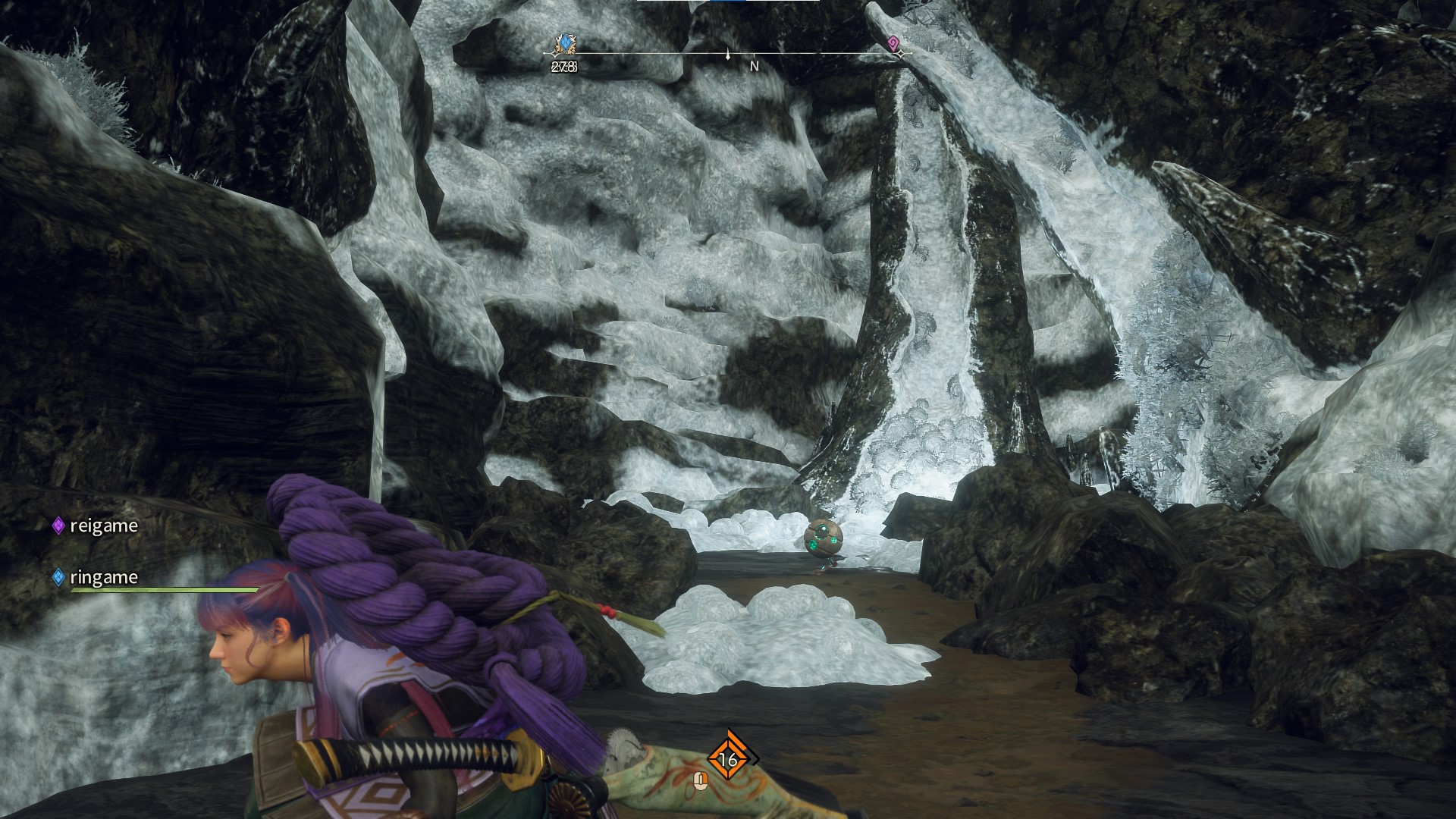Click the orange diamond icon showing 16
This screenshot has height=819, width=1456.
click(728, 758)
